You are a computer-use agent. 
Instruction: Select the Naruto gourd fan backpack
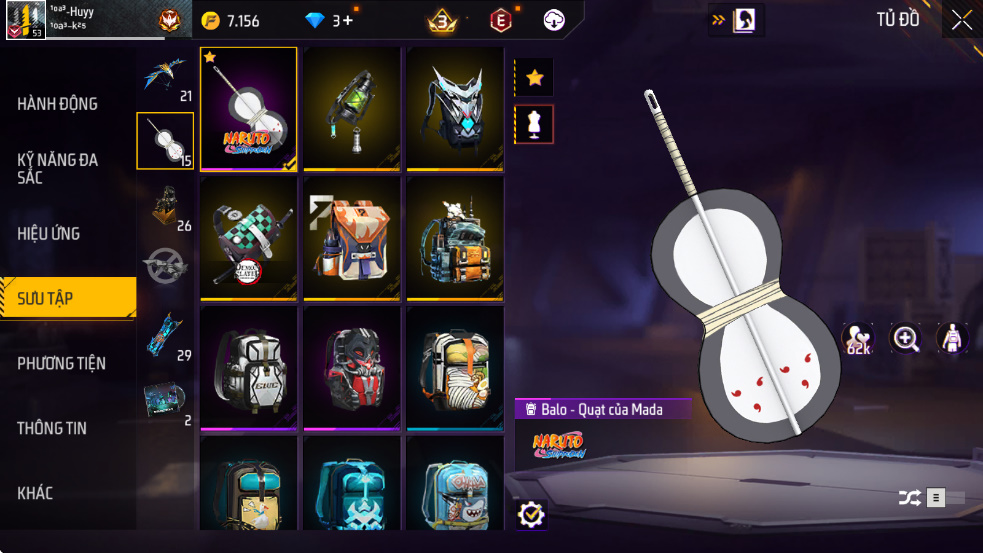point(249,108)
